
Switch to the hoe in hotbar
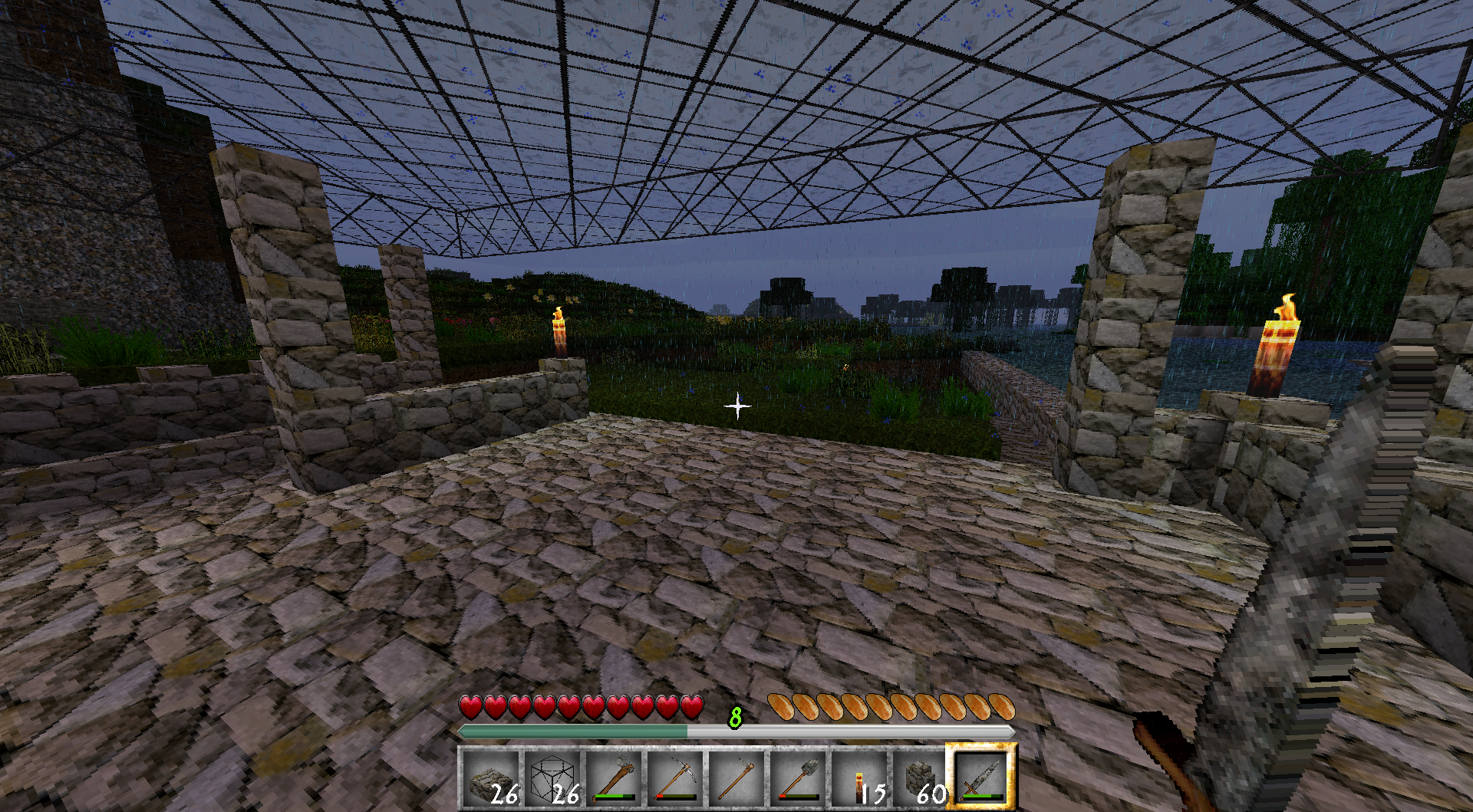tap(736, 778)
